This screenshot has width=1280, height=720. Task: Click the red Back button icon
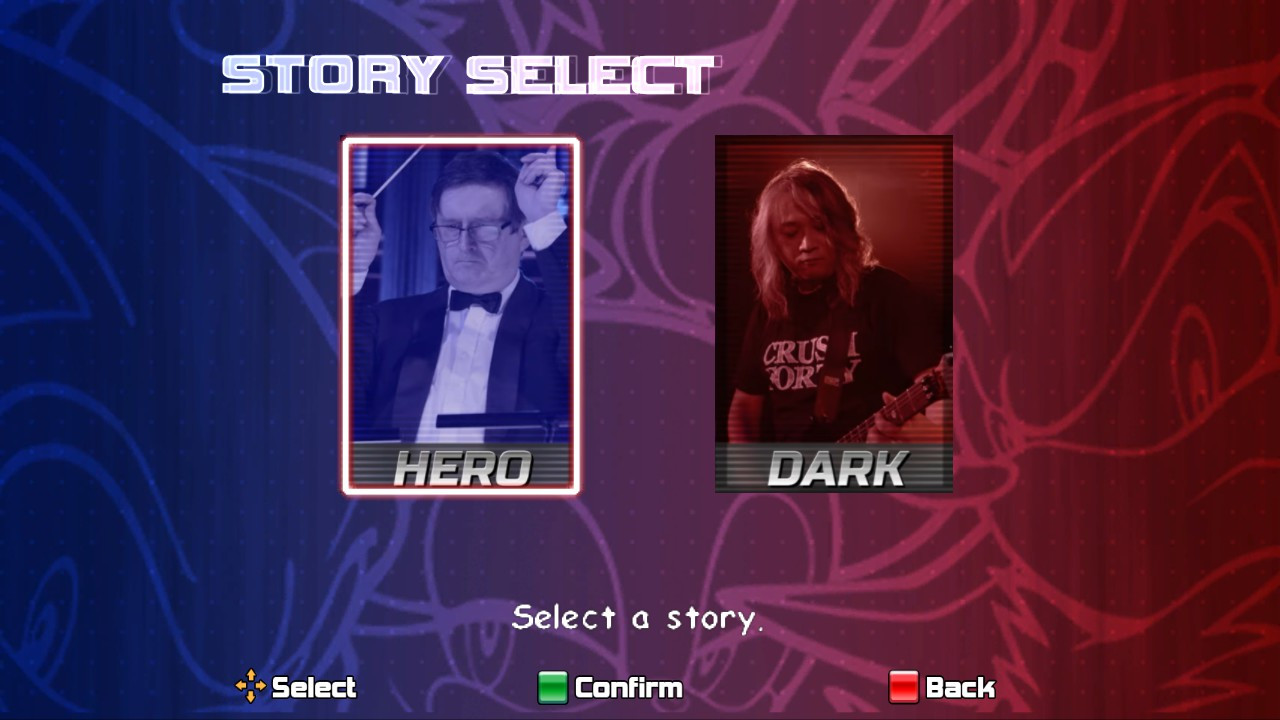click(x=904, y=688)
